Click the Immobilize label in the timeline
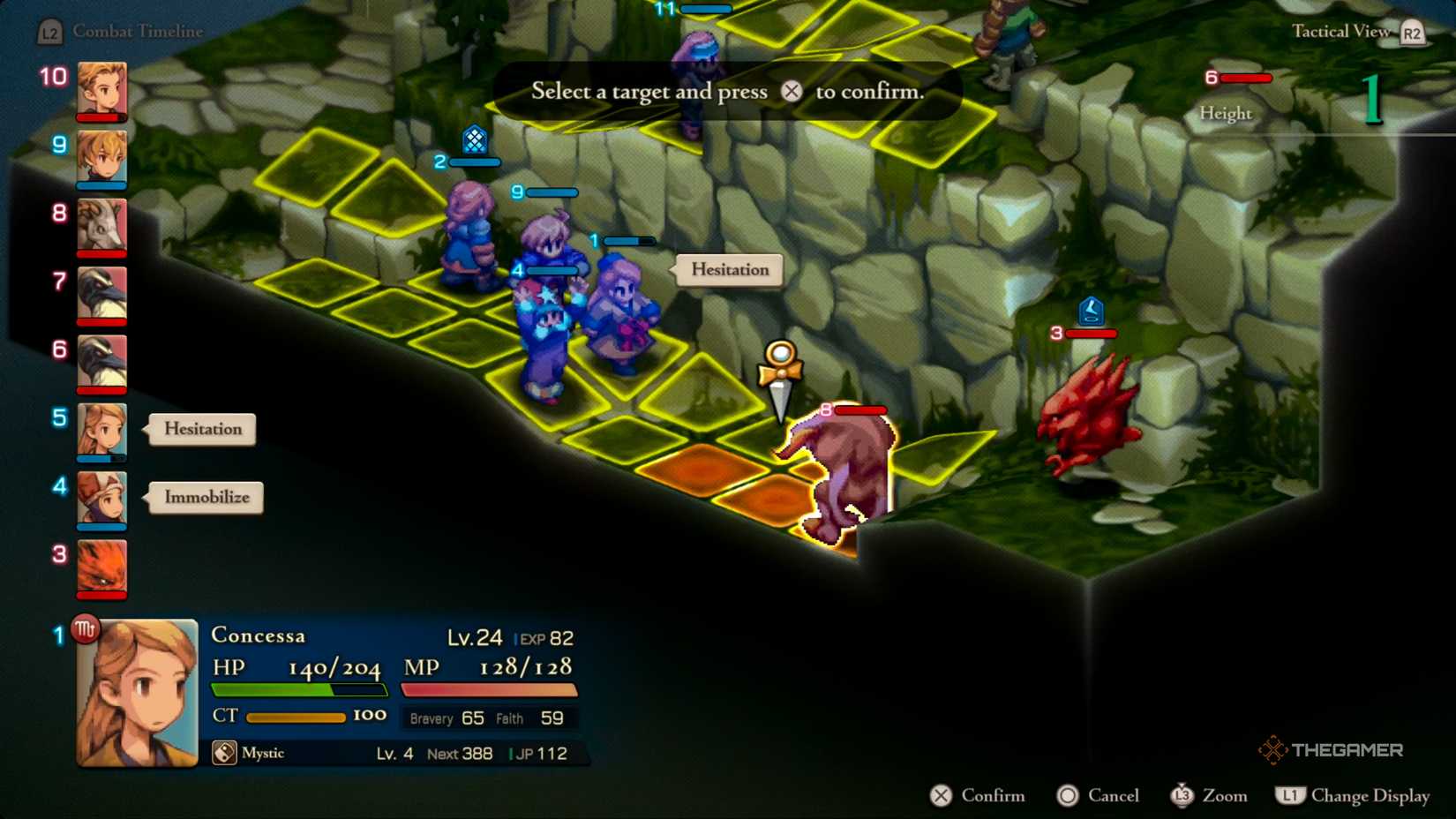 pyautogui.click(x=206, y=497)
